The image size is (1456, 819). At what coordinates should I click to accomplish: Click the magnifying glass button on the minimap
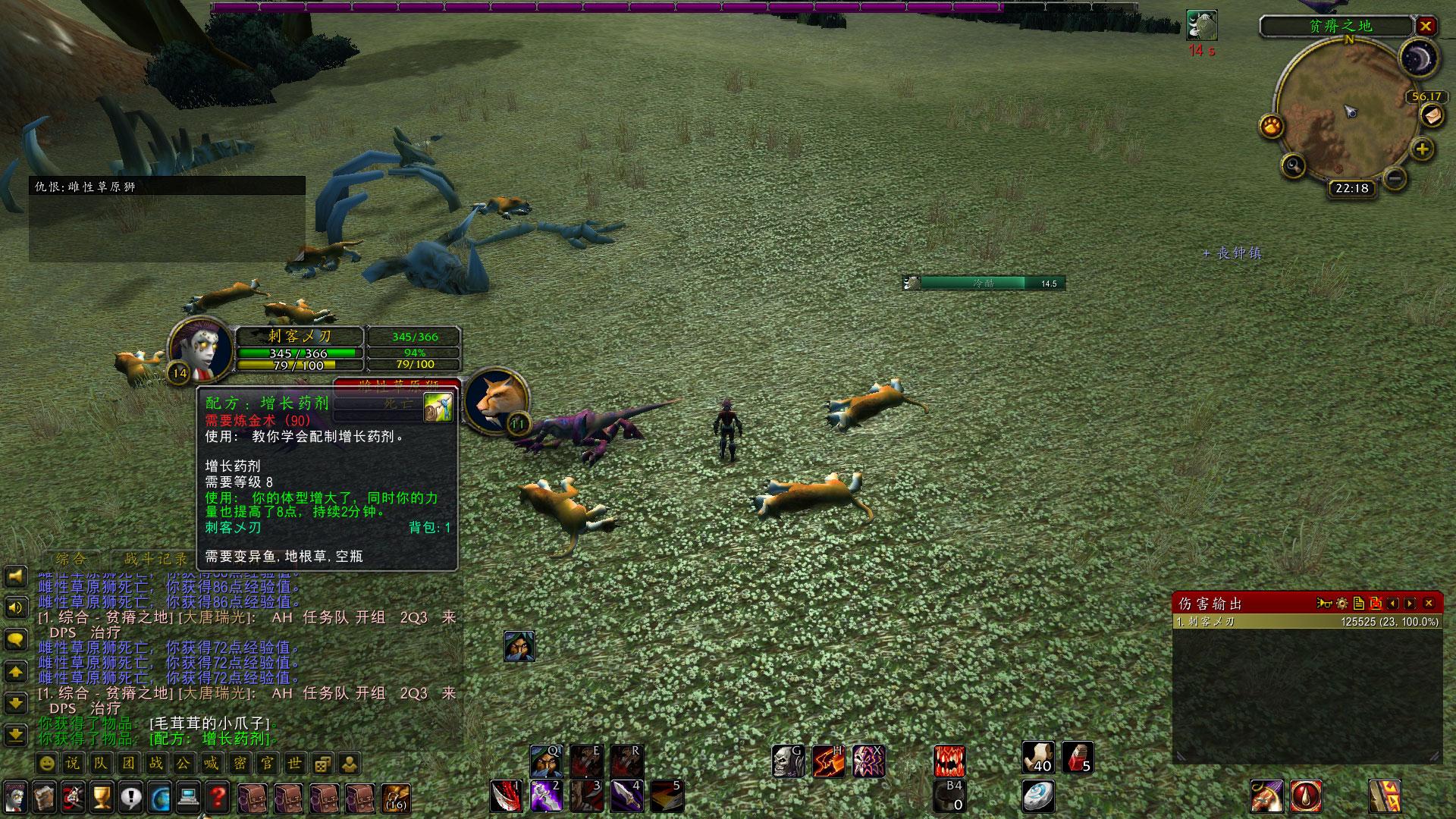point(1293,164)
